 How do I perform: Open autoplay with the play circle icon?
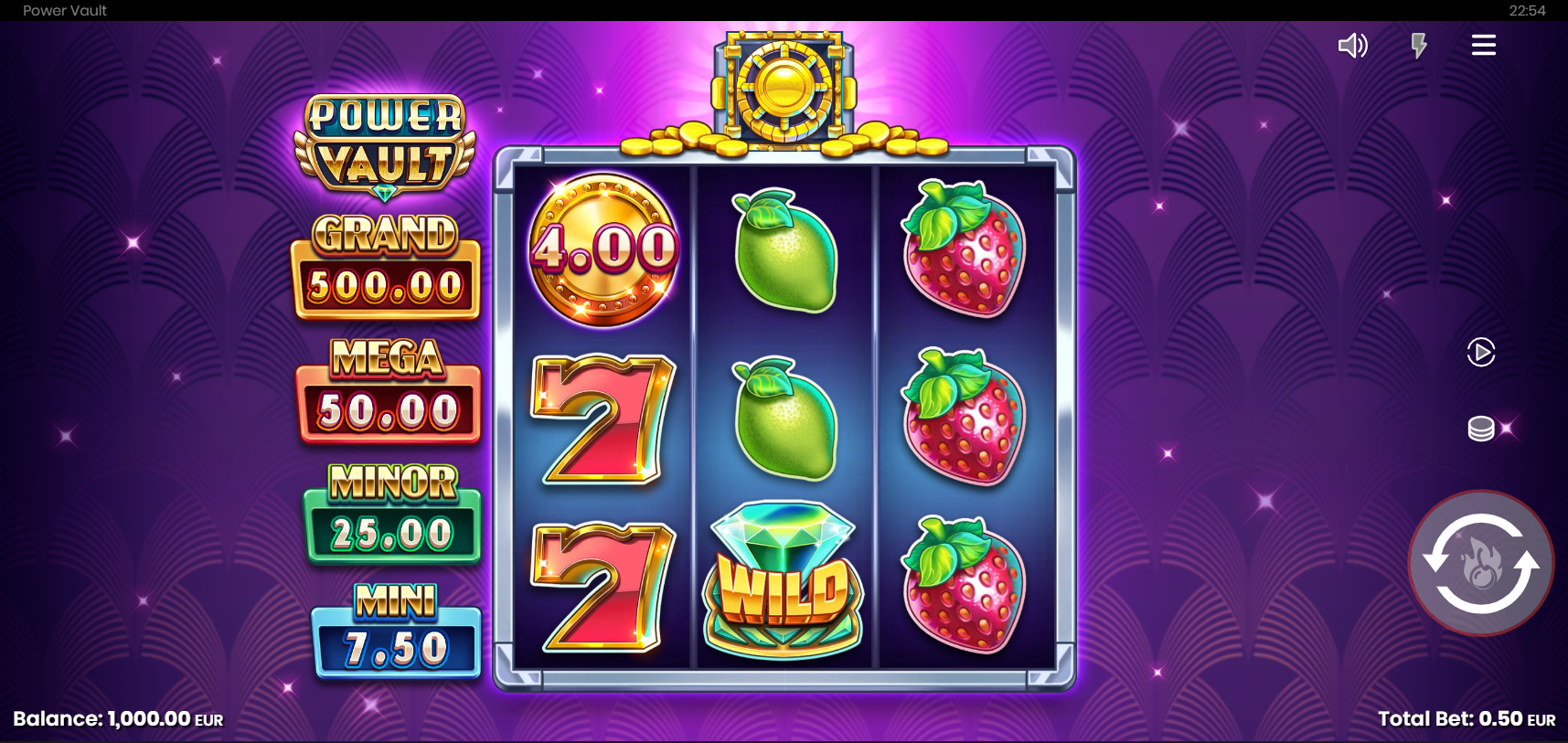pos(1480,352)
